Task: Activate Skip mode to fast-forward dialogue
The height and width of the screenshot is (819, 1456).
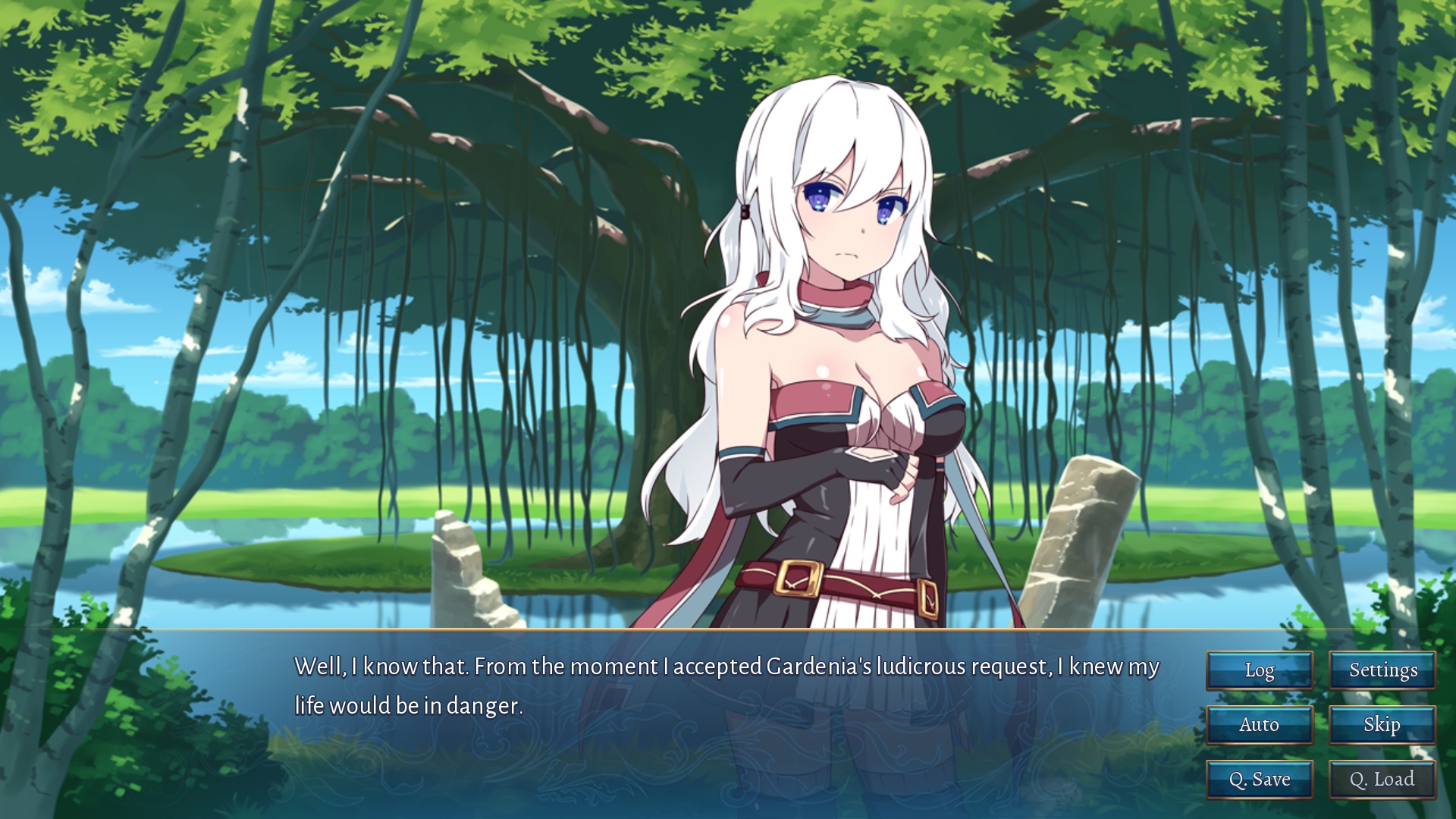Action: coord(1383,725)
